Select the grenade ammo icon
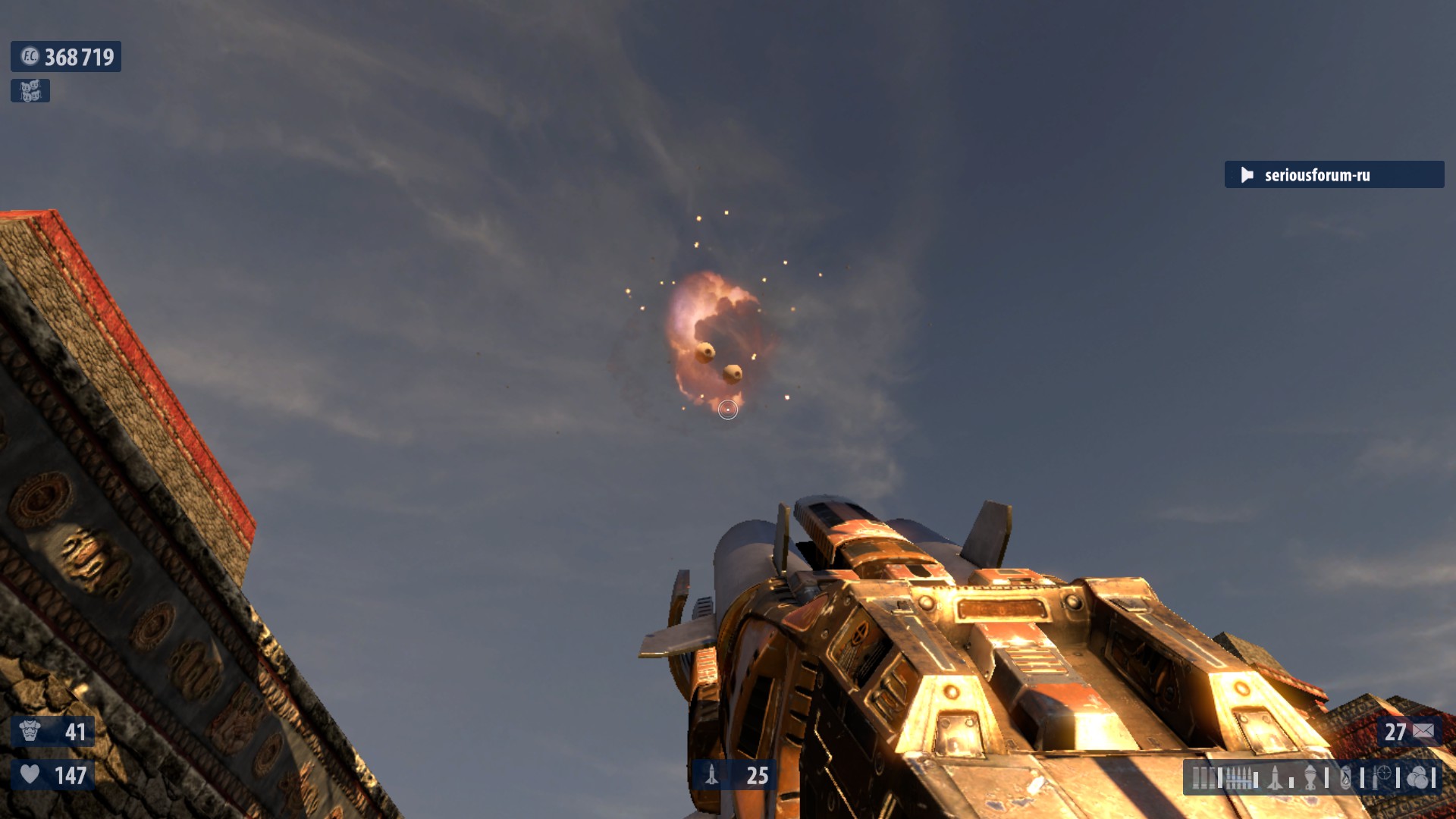1456x819 pixels. (x=1312, y=777)
